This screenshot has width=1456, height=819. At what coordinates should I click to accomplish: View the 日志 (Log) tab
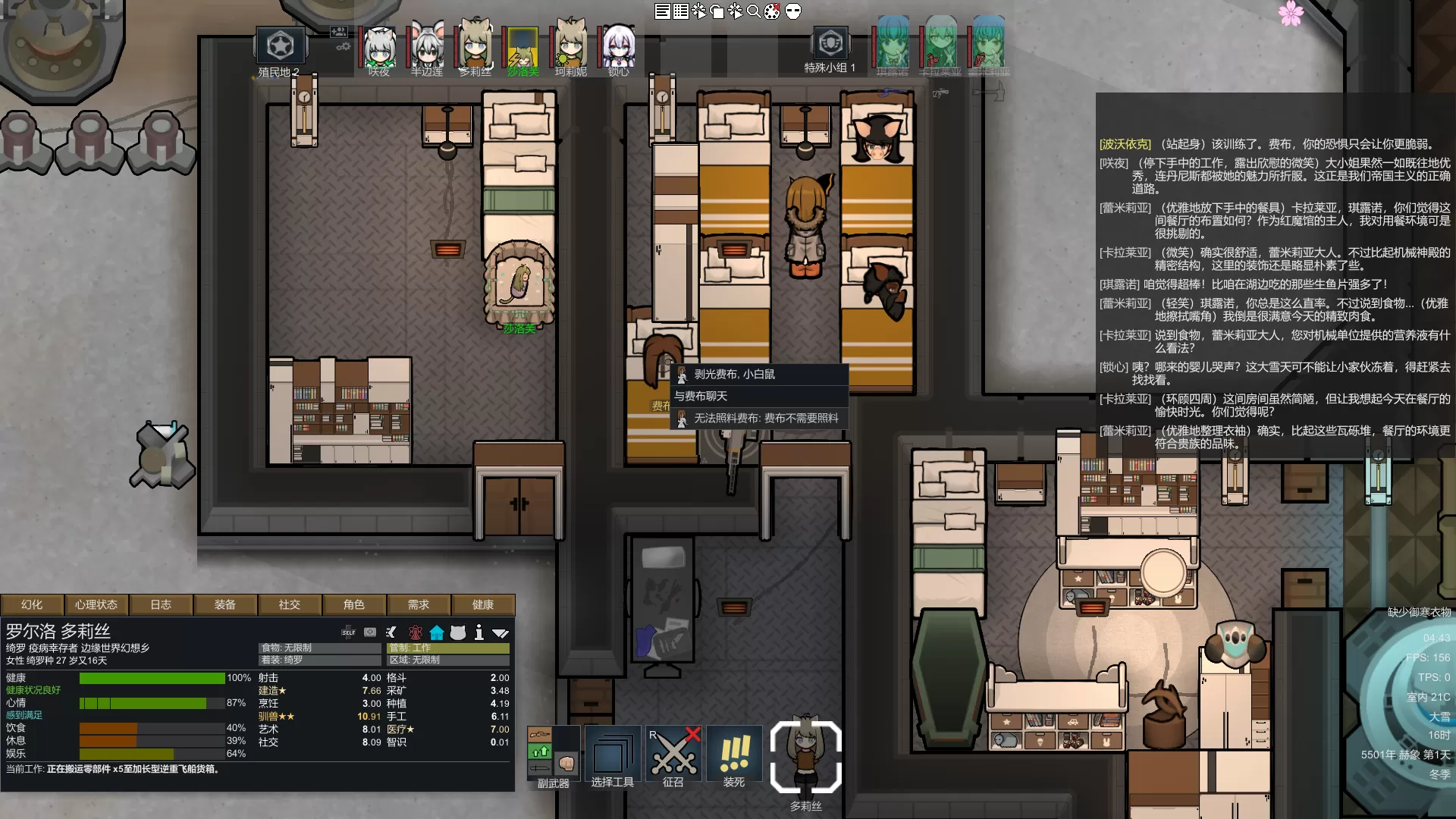tap(161, 604)
